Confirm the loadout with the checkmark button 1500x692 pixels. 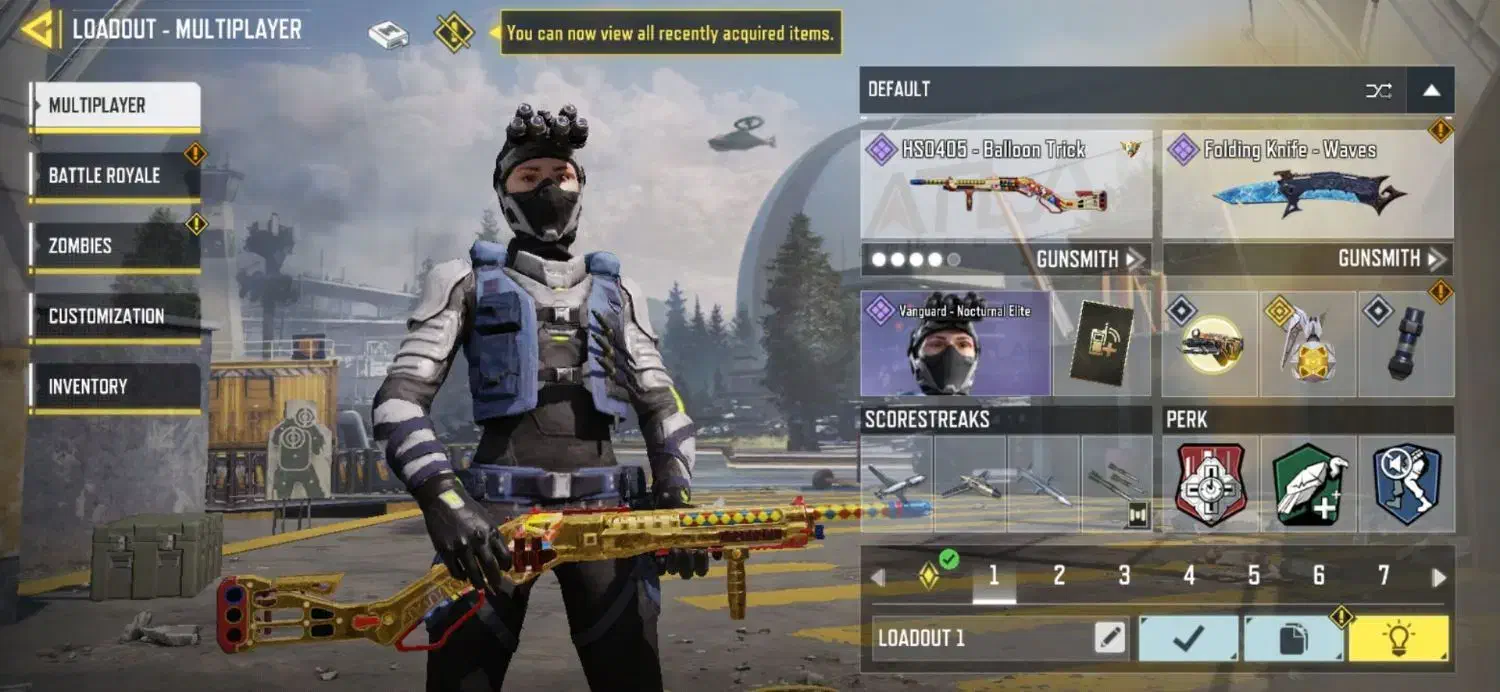1189,638
